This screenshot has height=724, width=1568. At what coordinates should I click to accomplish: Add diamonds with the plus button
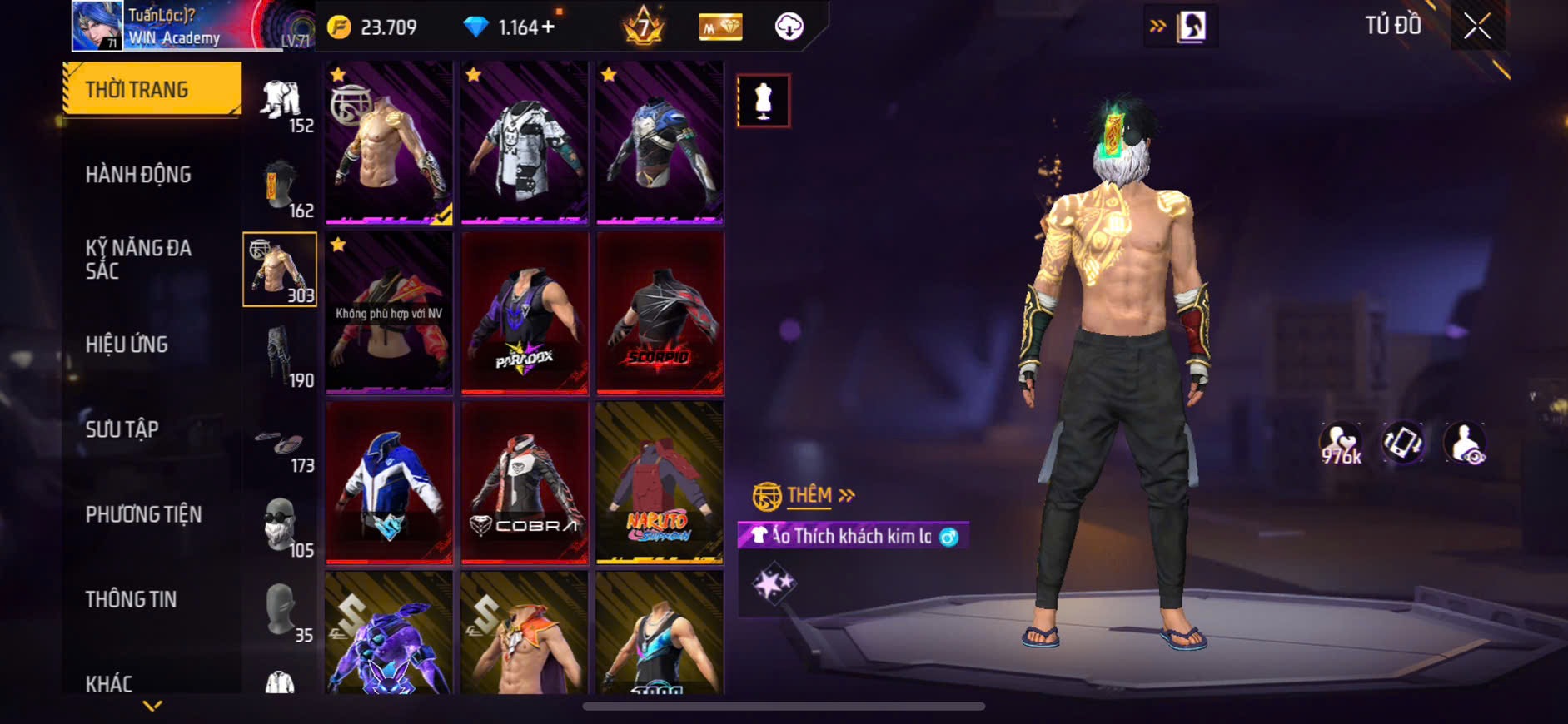click(x=548, y=27)
